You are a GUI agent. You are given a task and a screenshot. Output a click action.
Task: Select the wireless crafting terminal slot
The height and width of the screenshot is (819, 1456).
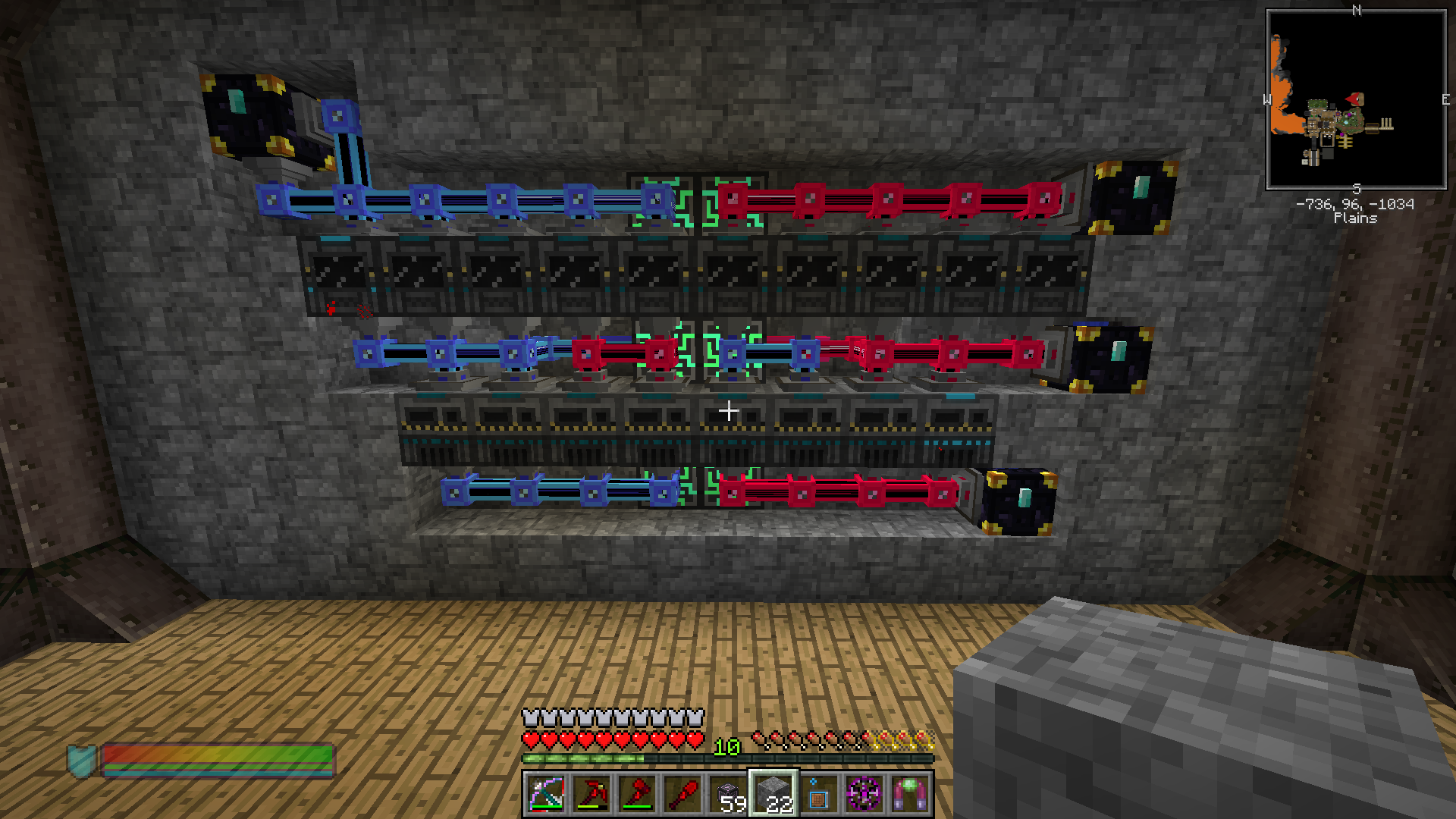click(x=819, y=794)
